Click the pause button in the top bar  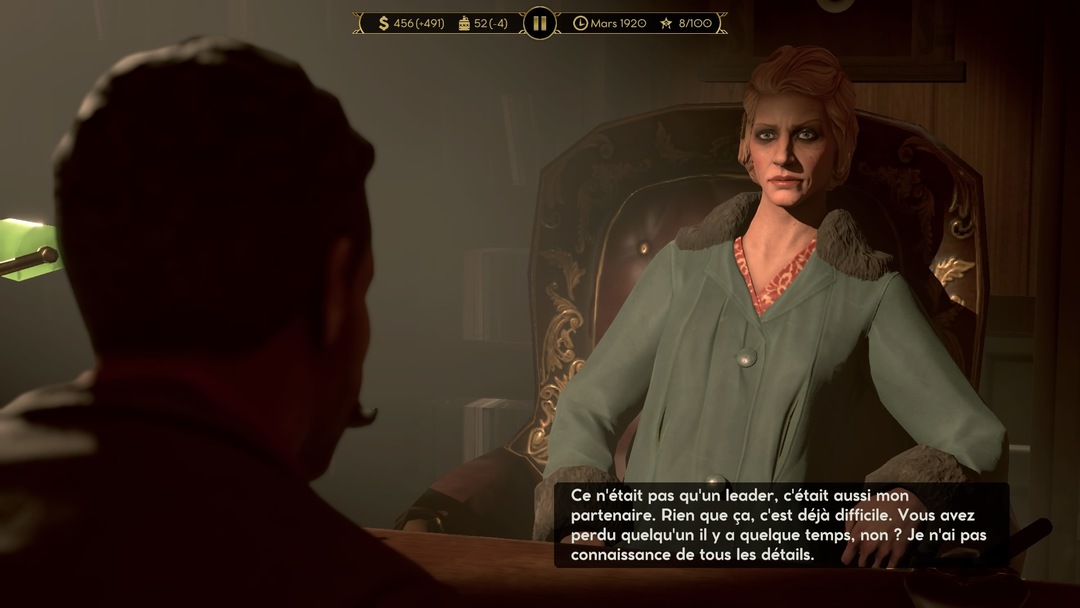tap(539, 23)
